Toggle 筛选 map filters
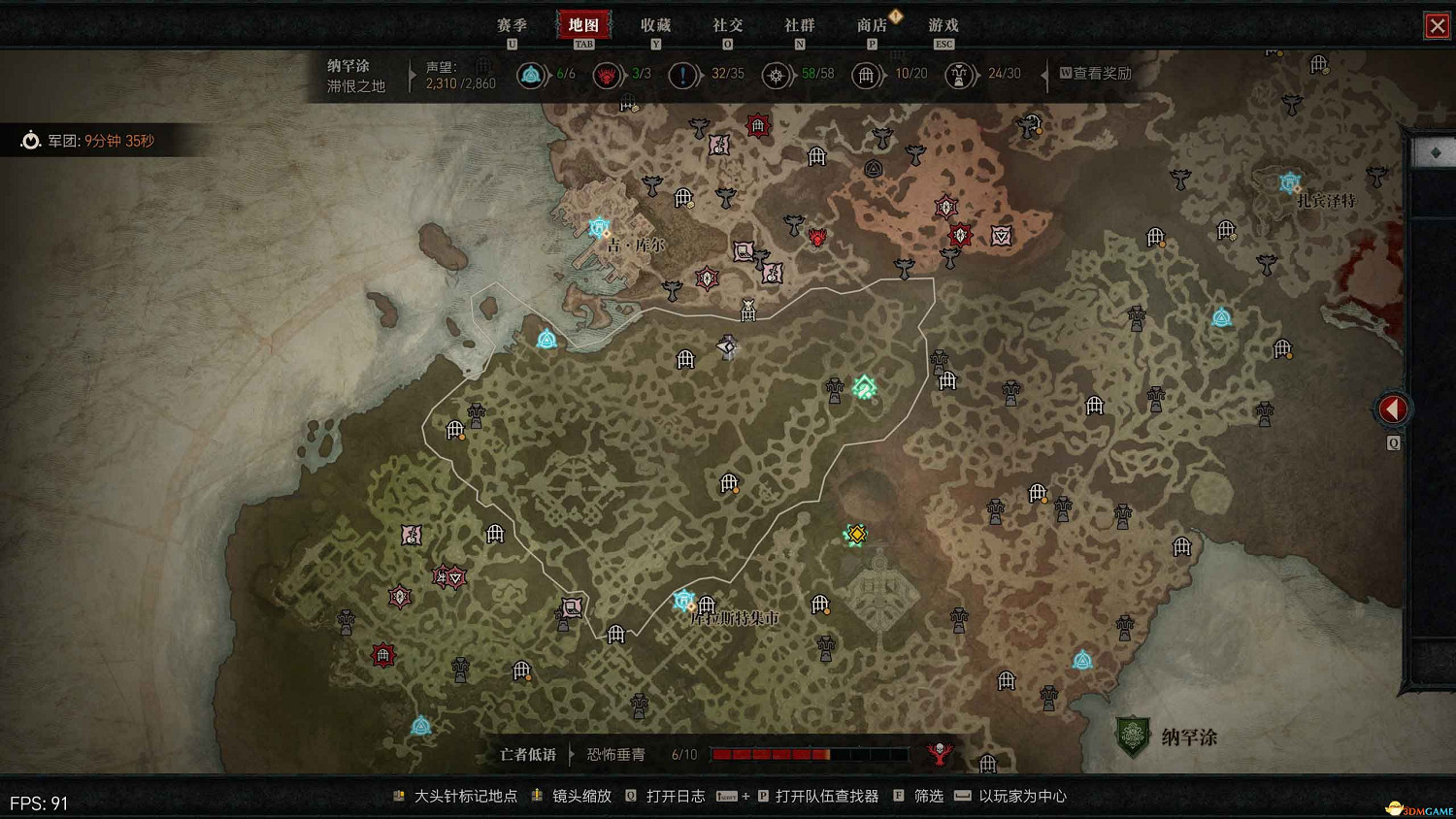Screen dimensions: 1456x819 pos(927,796)
